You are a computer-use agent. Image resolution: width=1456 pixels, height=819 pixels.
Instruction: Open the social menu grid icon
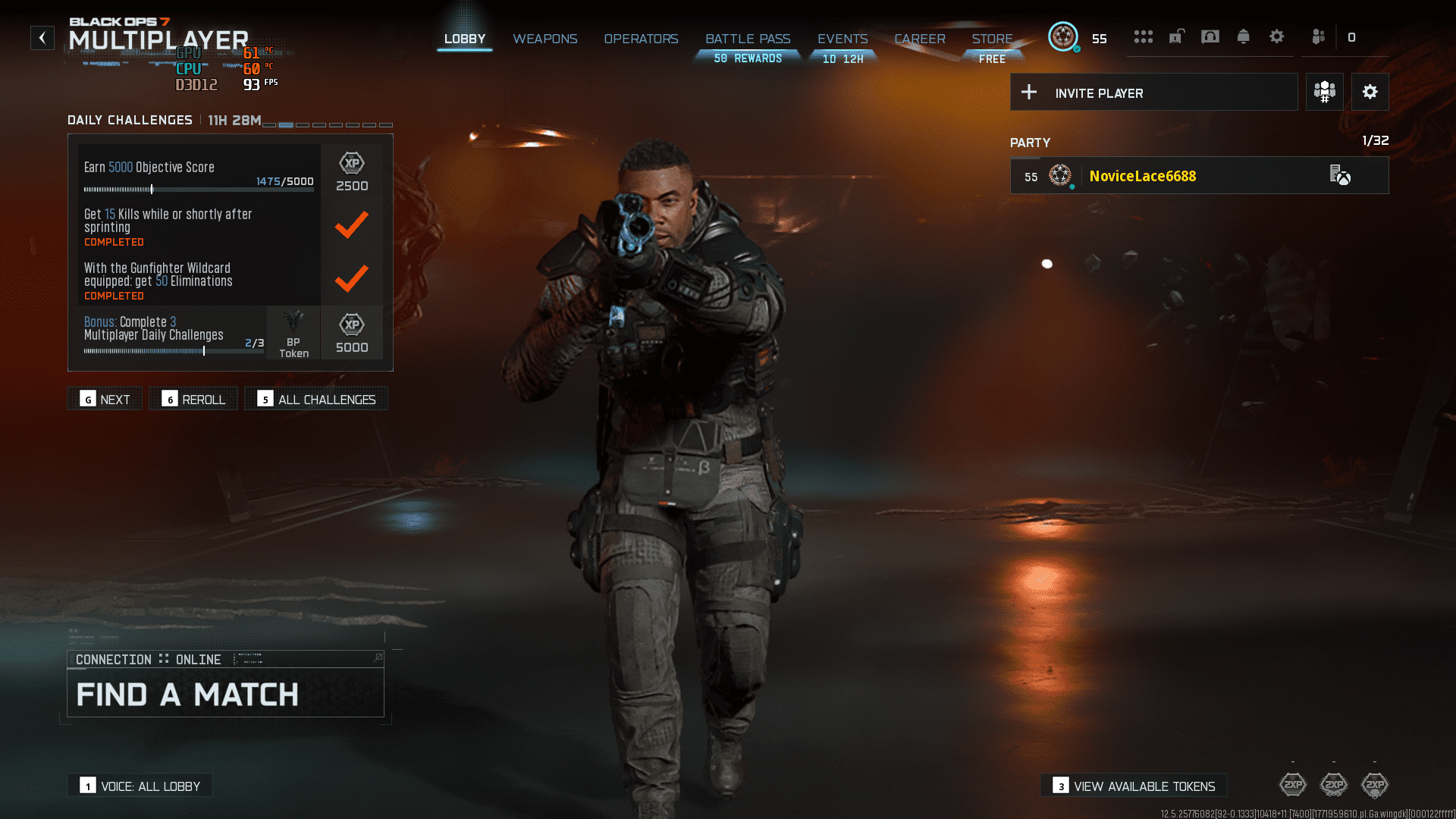click(1144, 36)
